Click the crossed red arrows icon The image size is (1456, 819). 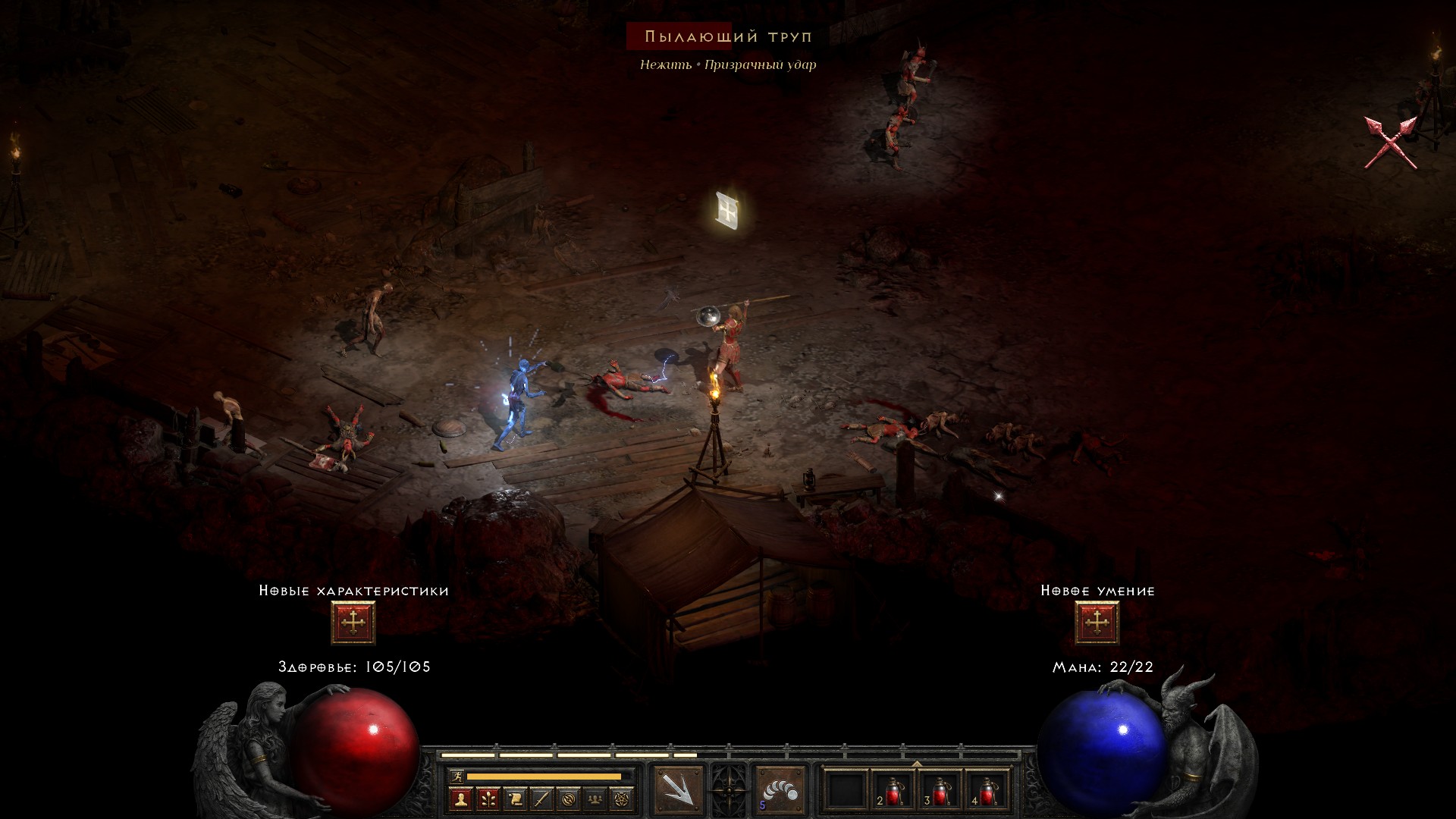(1390, 142)
